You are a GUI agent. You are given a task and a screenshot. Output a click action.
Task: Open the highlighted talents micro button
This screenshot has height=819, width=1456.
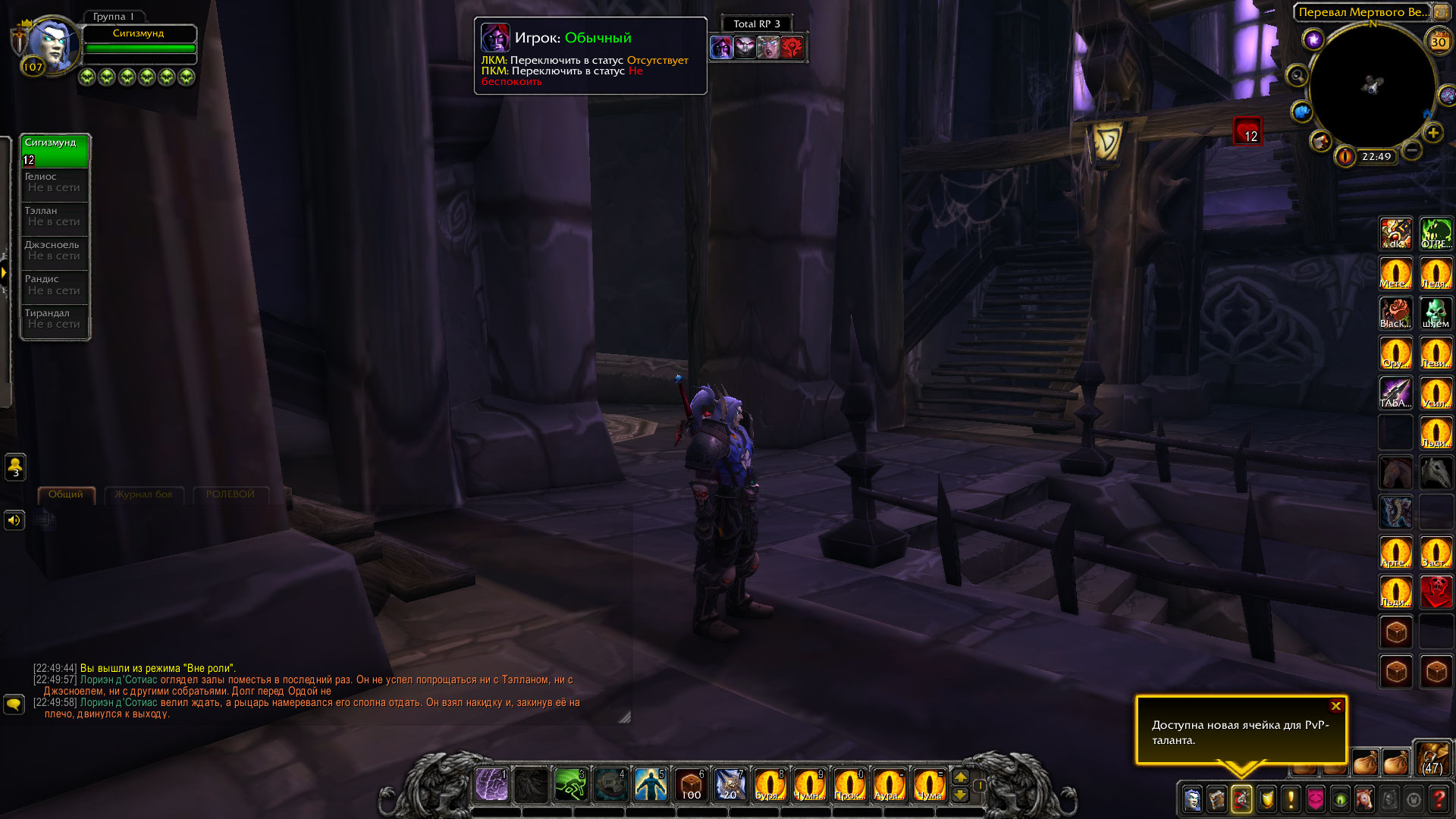click(1241, 799)
